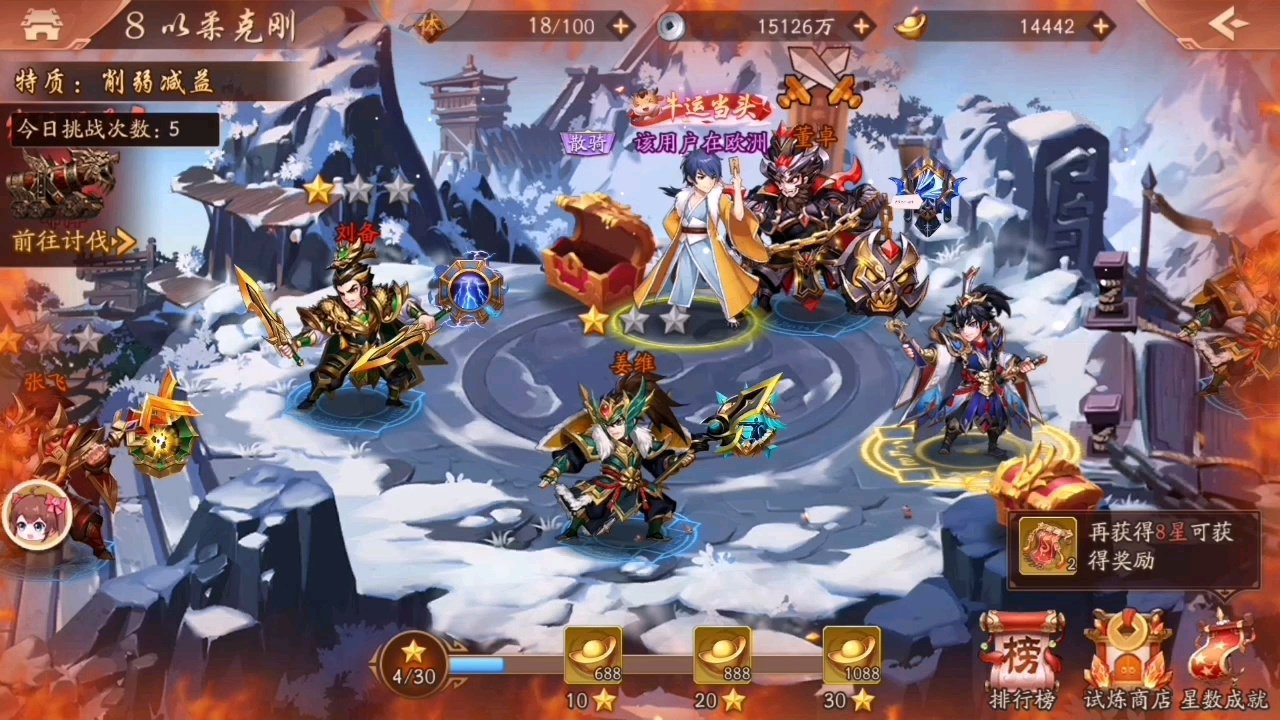Screen dimensions: 1280x720
Task: Open the home pagoda icon
Action: click(x=41, y=25)
